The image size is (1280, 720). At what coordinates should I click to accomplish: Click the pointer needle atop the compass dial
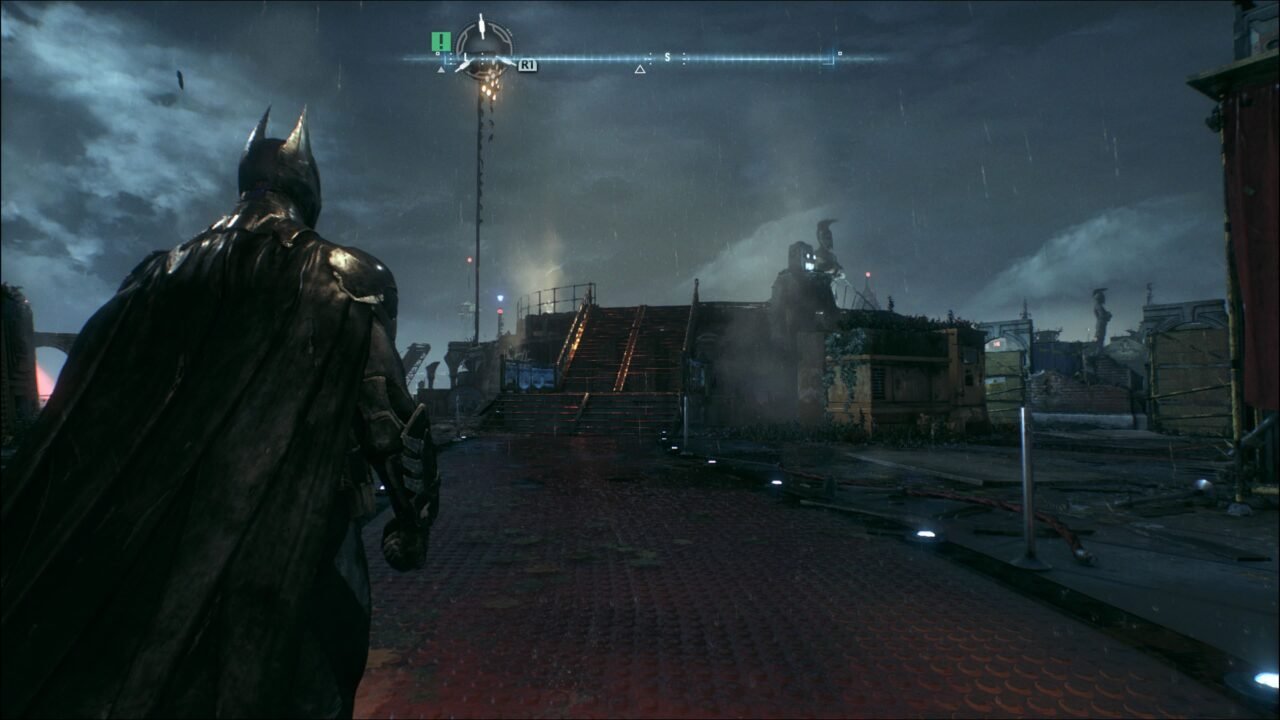[480, 25]
